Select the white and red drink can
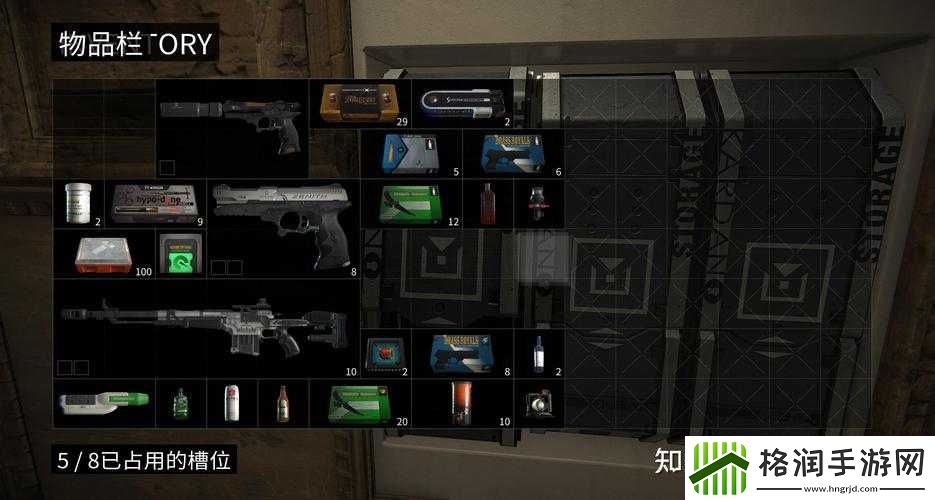935x500 pixels. point(231,403)
